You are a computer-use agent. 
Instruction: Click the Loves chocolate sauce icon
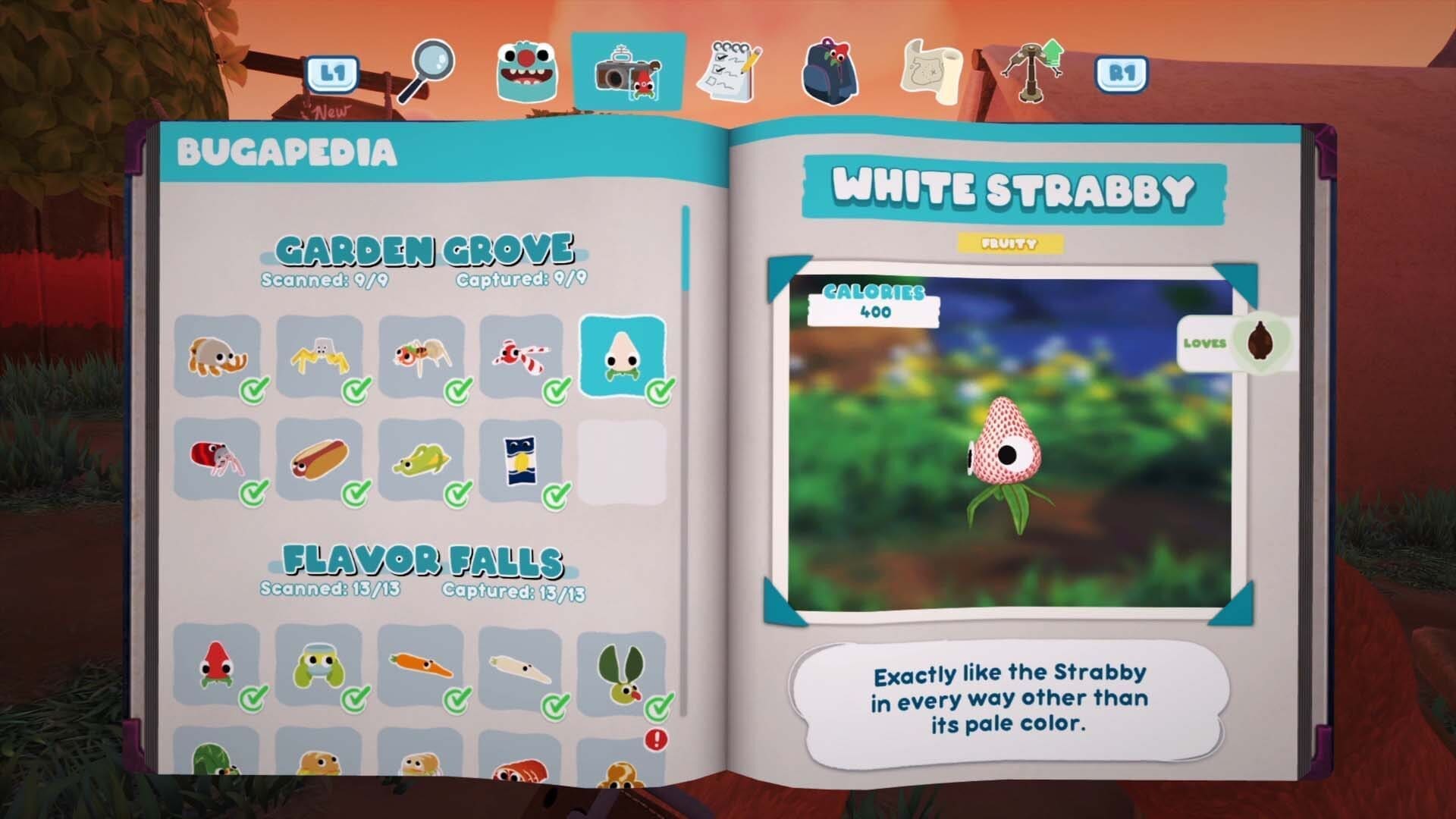(1260, 343)
